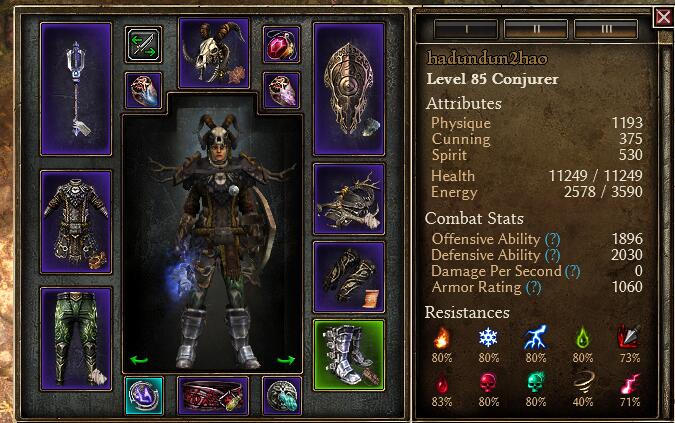Select the red gem amulet slot

click(281, 44)
